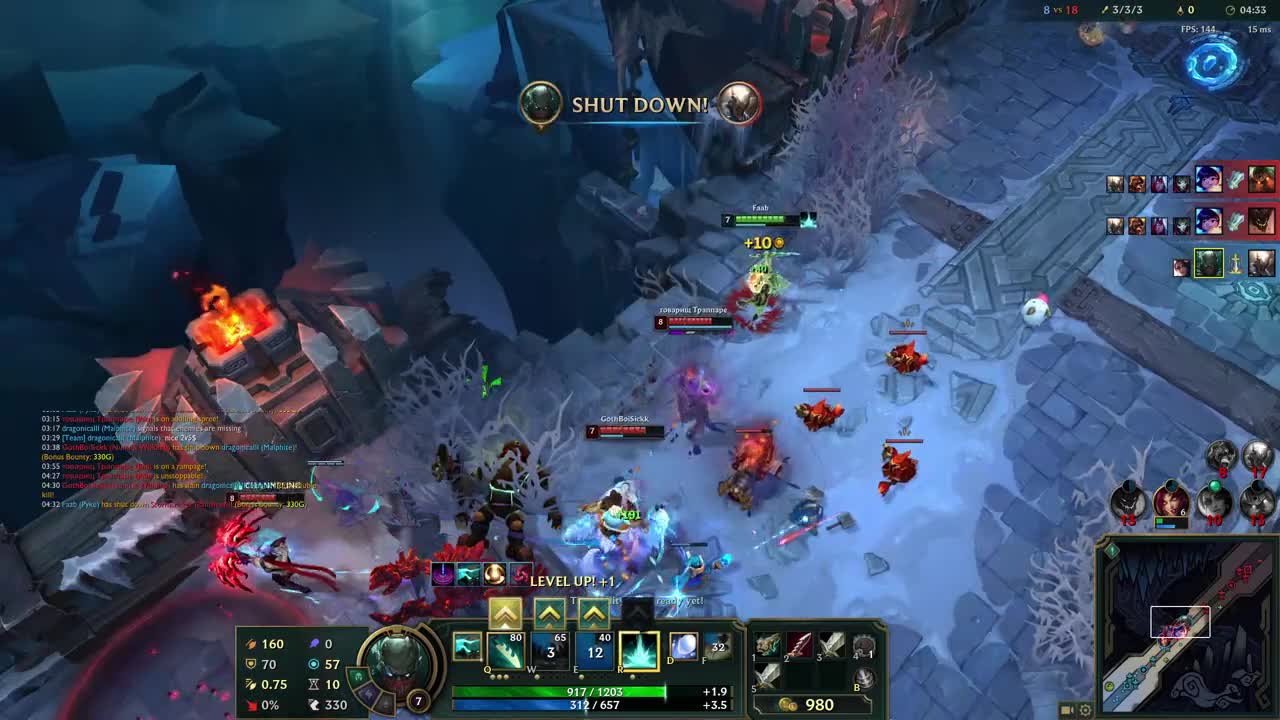Activate the glowing R ultimate ability

tap(638, 651)
